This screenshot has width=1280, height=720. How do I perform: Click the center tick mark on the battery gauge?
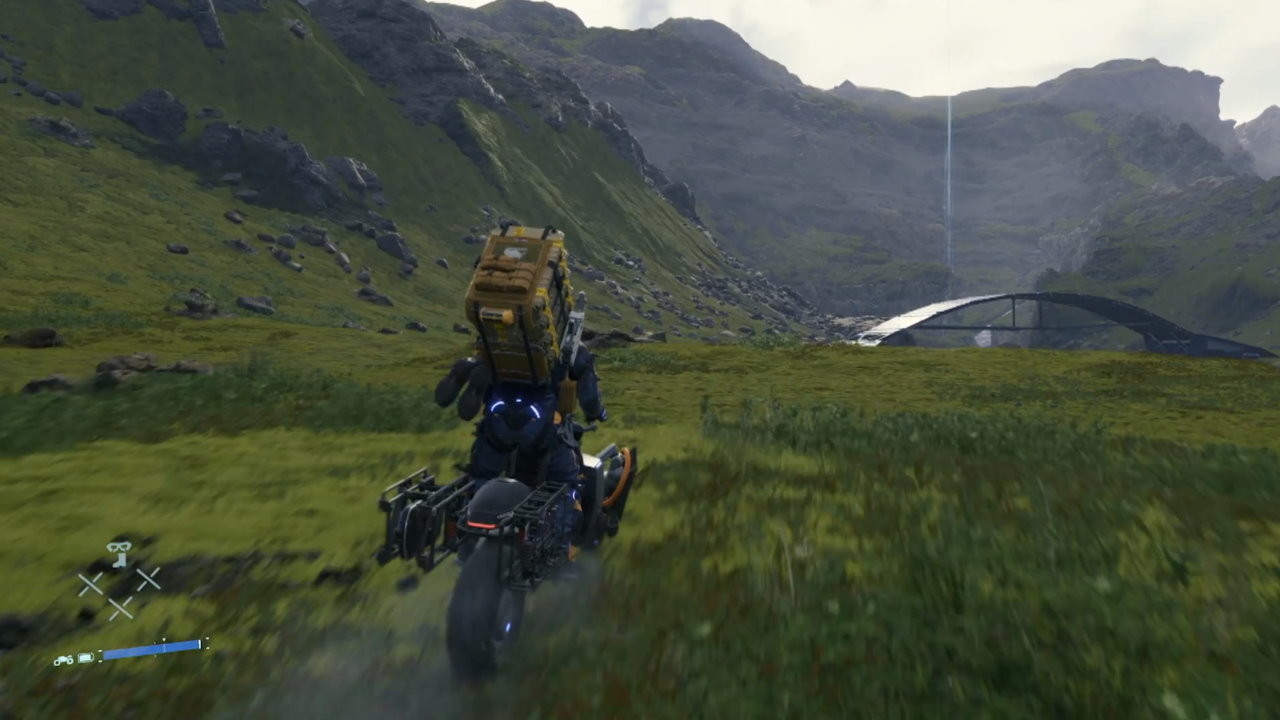(163, 647)
